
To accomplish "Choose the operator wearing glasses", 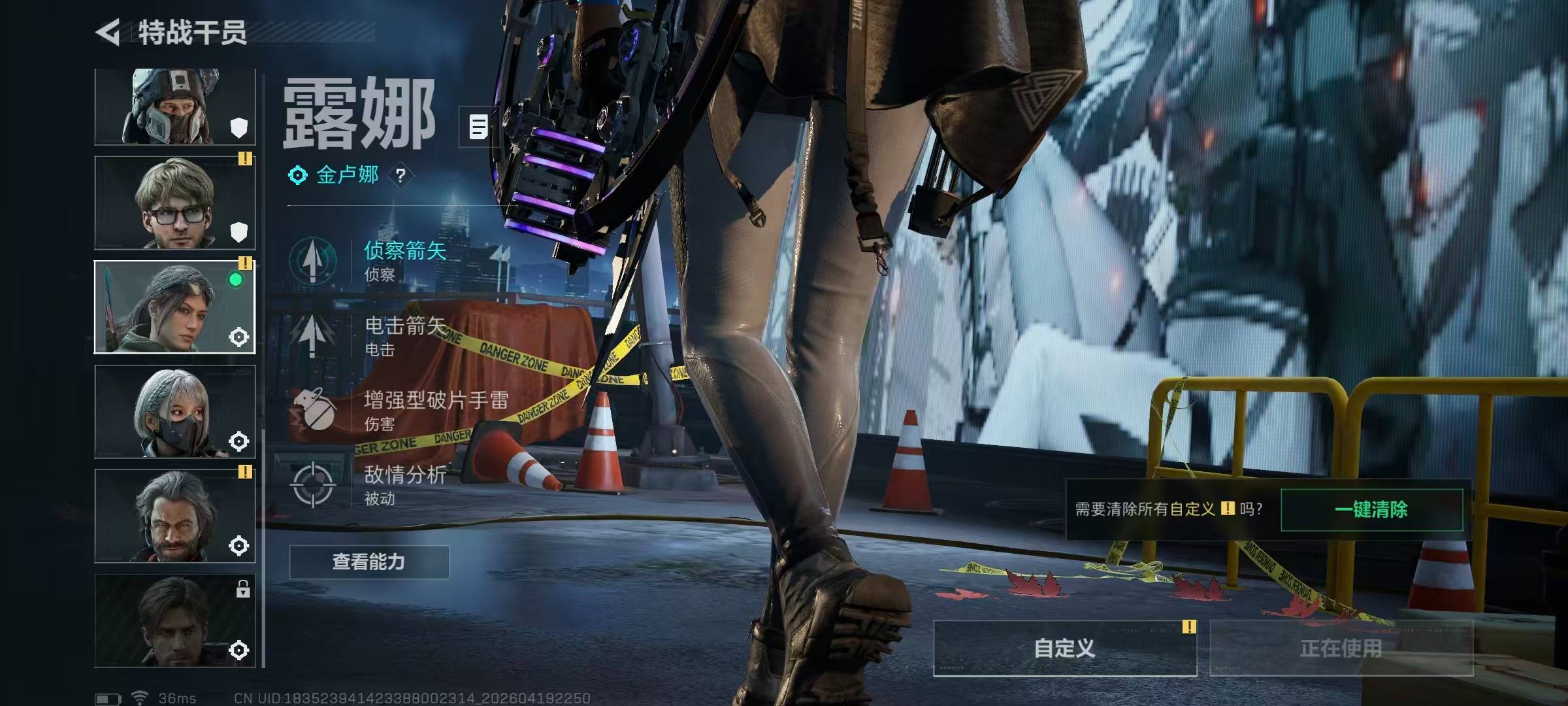I will point(174,203).
